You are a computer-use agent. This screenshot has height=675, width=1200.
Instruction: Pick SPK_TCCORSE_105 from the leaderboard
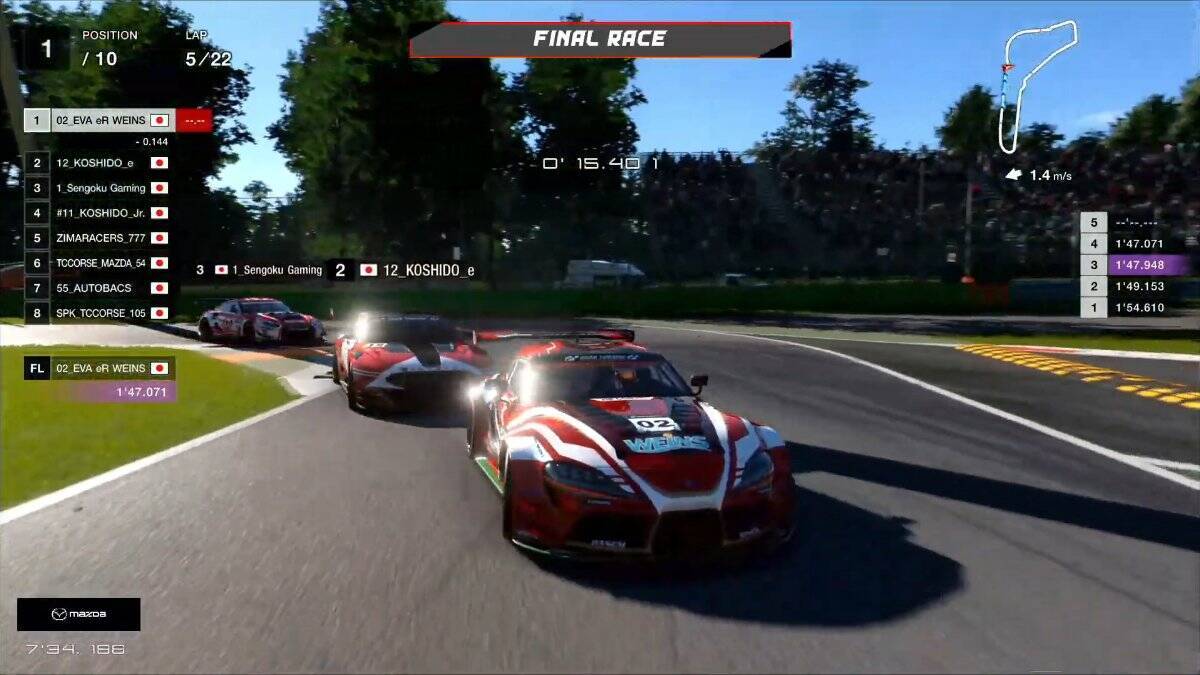tap(100, 313)
